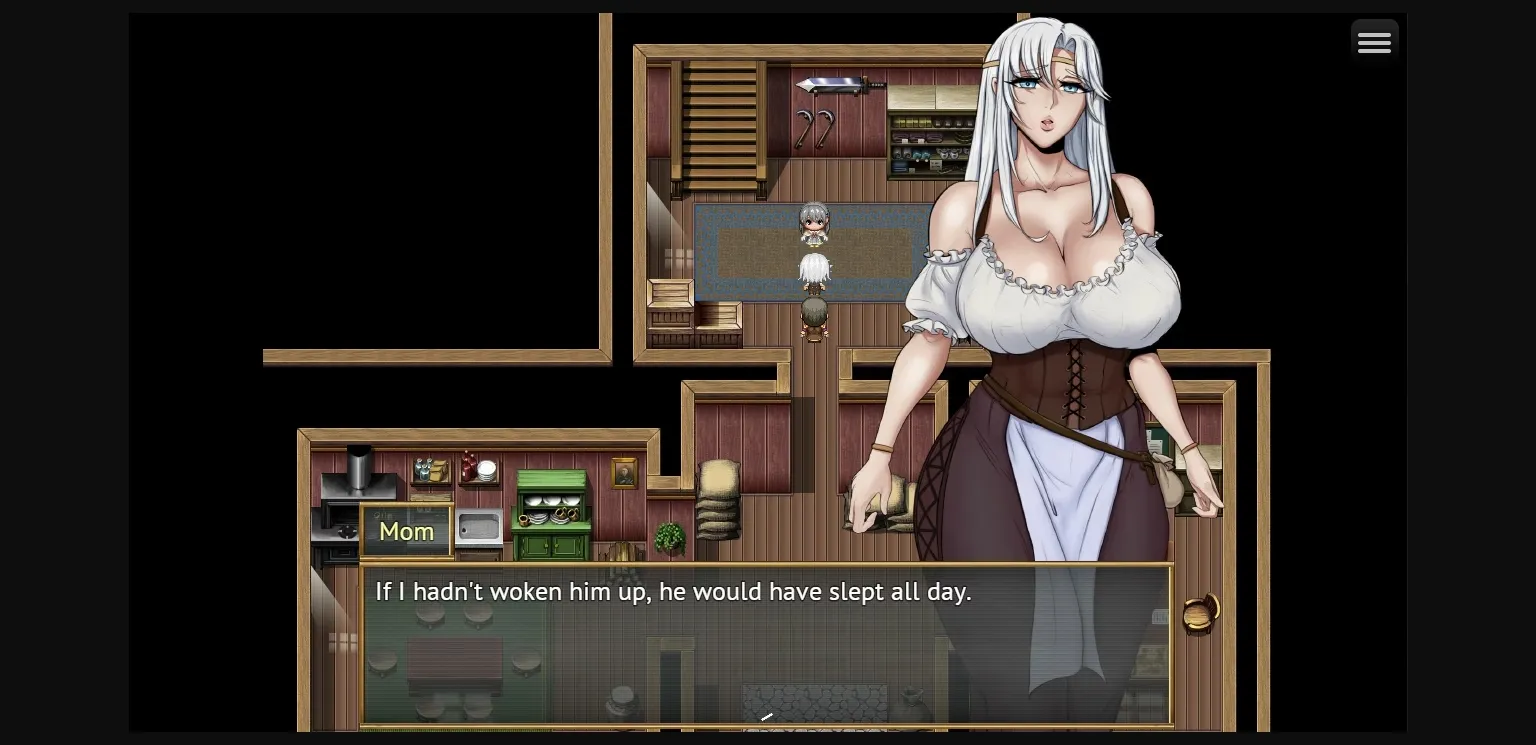1536x745 pixels.
Task: Click the golden plate near the right doorway
Action: tap(1199, 612)
